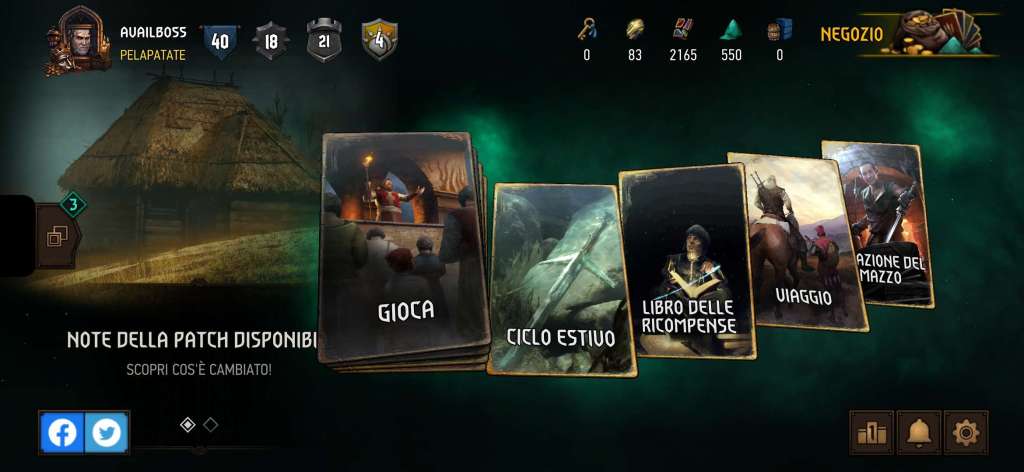
Task: Open AvailBoss player profile portrait
Action: [x=77, y=40]
